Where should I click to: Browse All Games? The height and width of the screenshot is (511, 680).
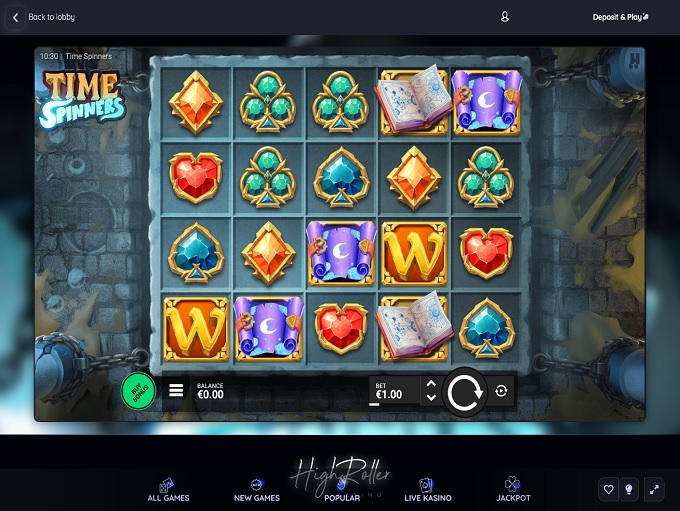coord(168,490)
